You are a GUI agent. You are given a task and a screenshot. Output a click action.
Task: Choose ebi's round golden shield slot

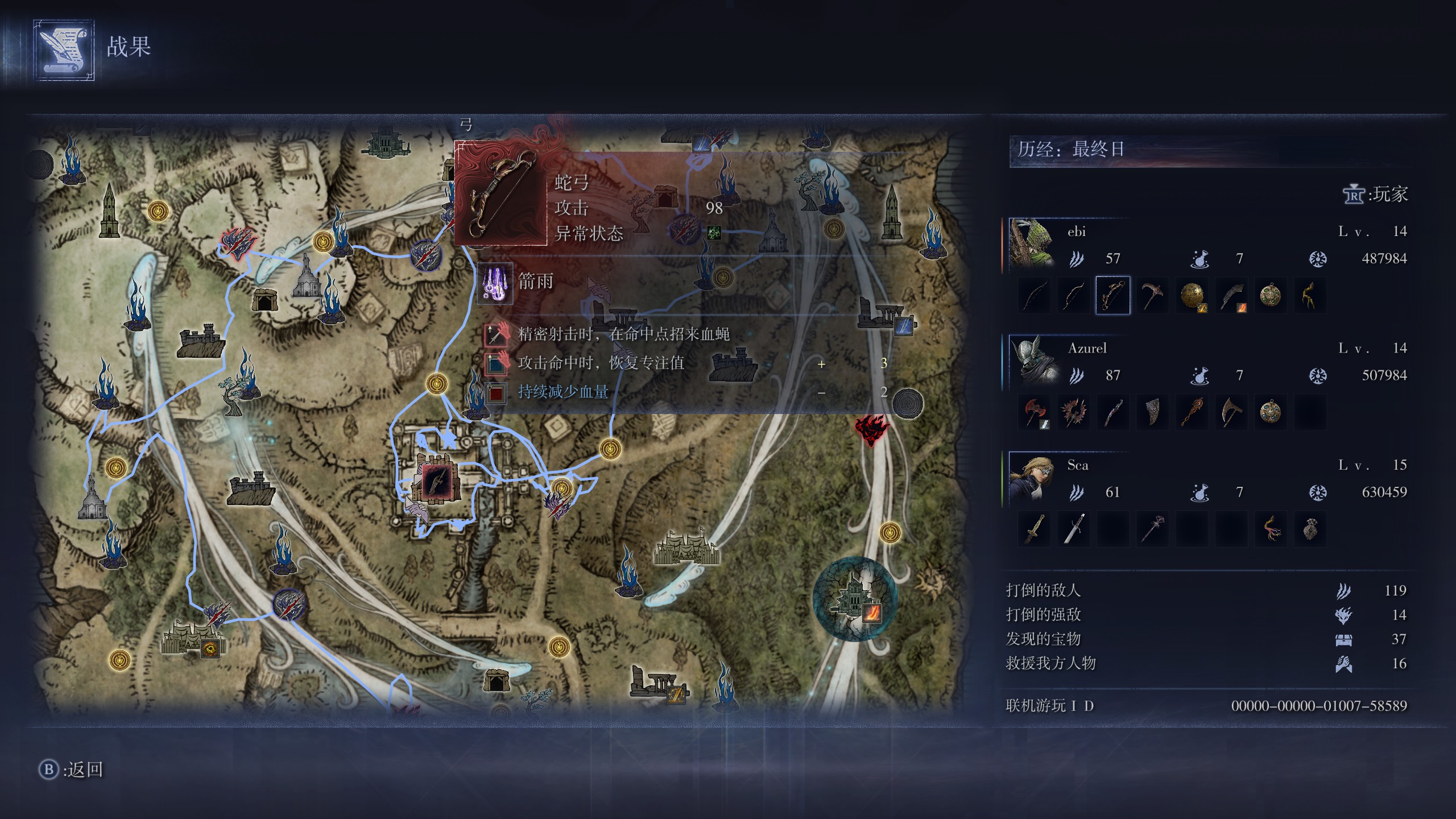(1192, 296)
